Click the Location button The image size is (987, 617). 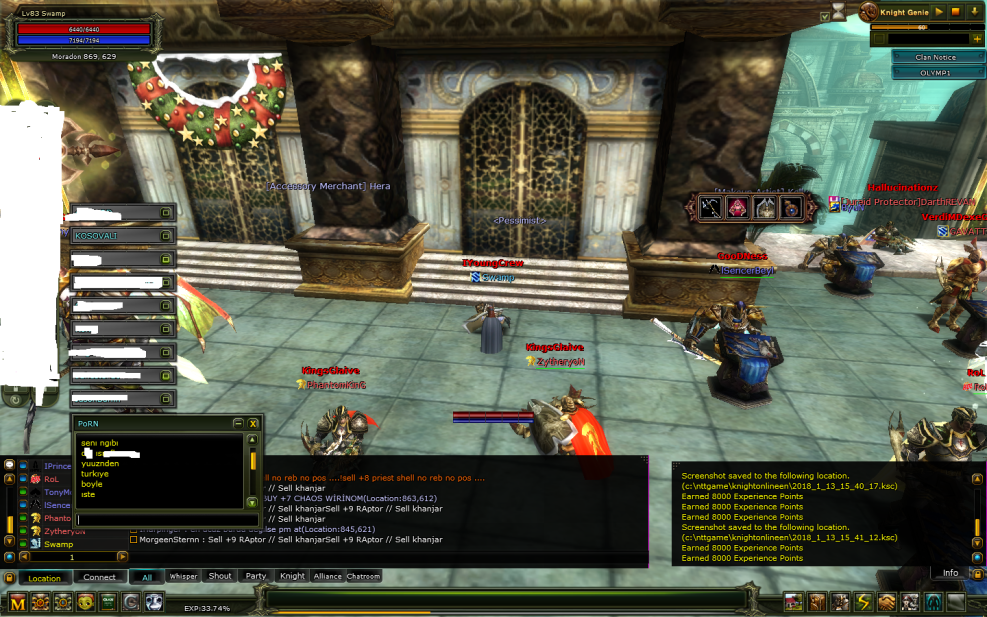[44, 578]
